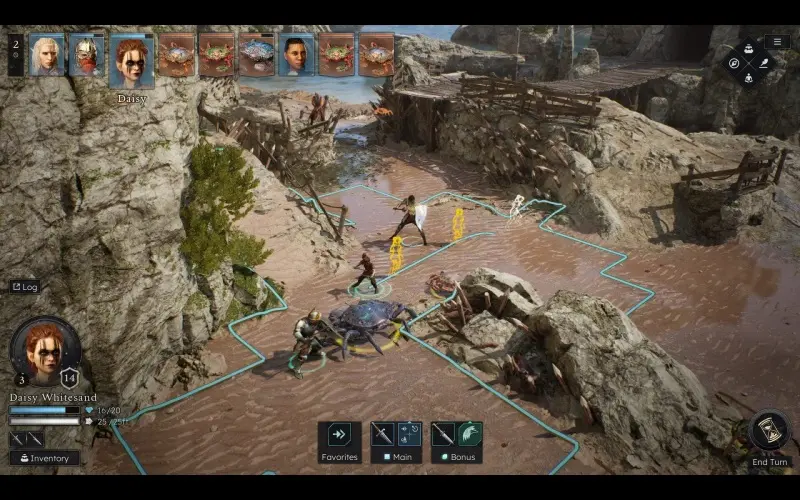This screenshot has width=800, height=500.
Task: Click the meditating figure icon
Action: (x=749, y=76)
